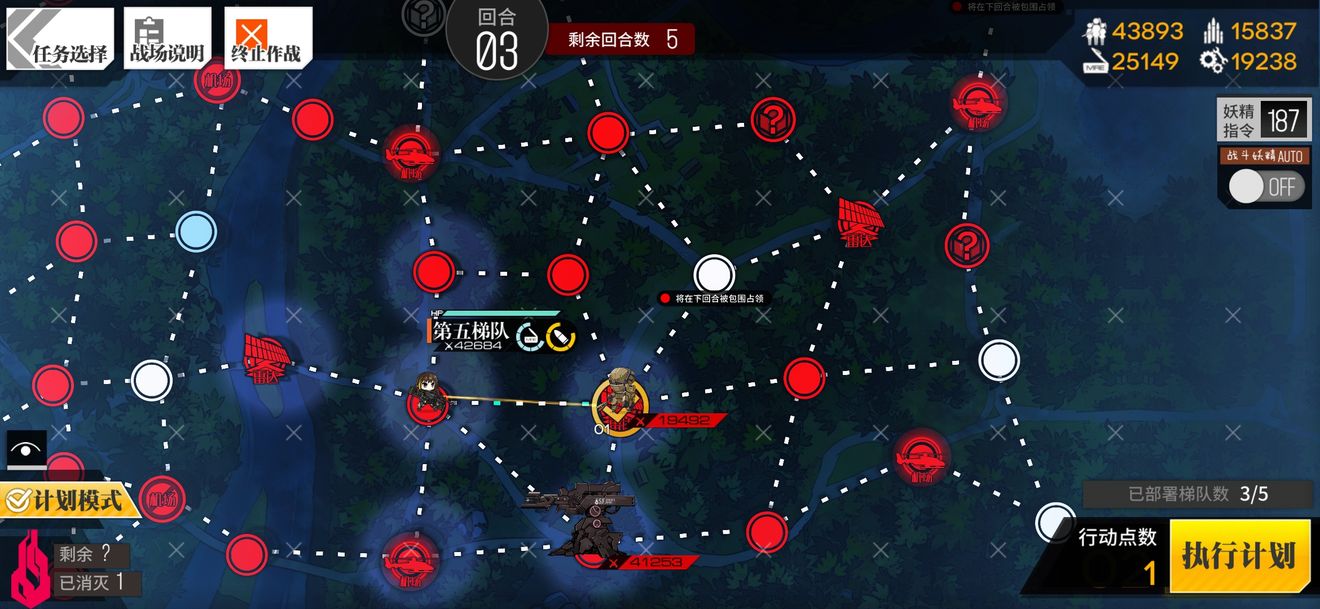Select the fifth echelon (第五梯队) unit
1320x609 pixels.
click(x=430, y=396)
